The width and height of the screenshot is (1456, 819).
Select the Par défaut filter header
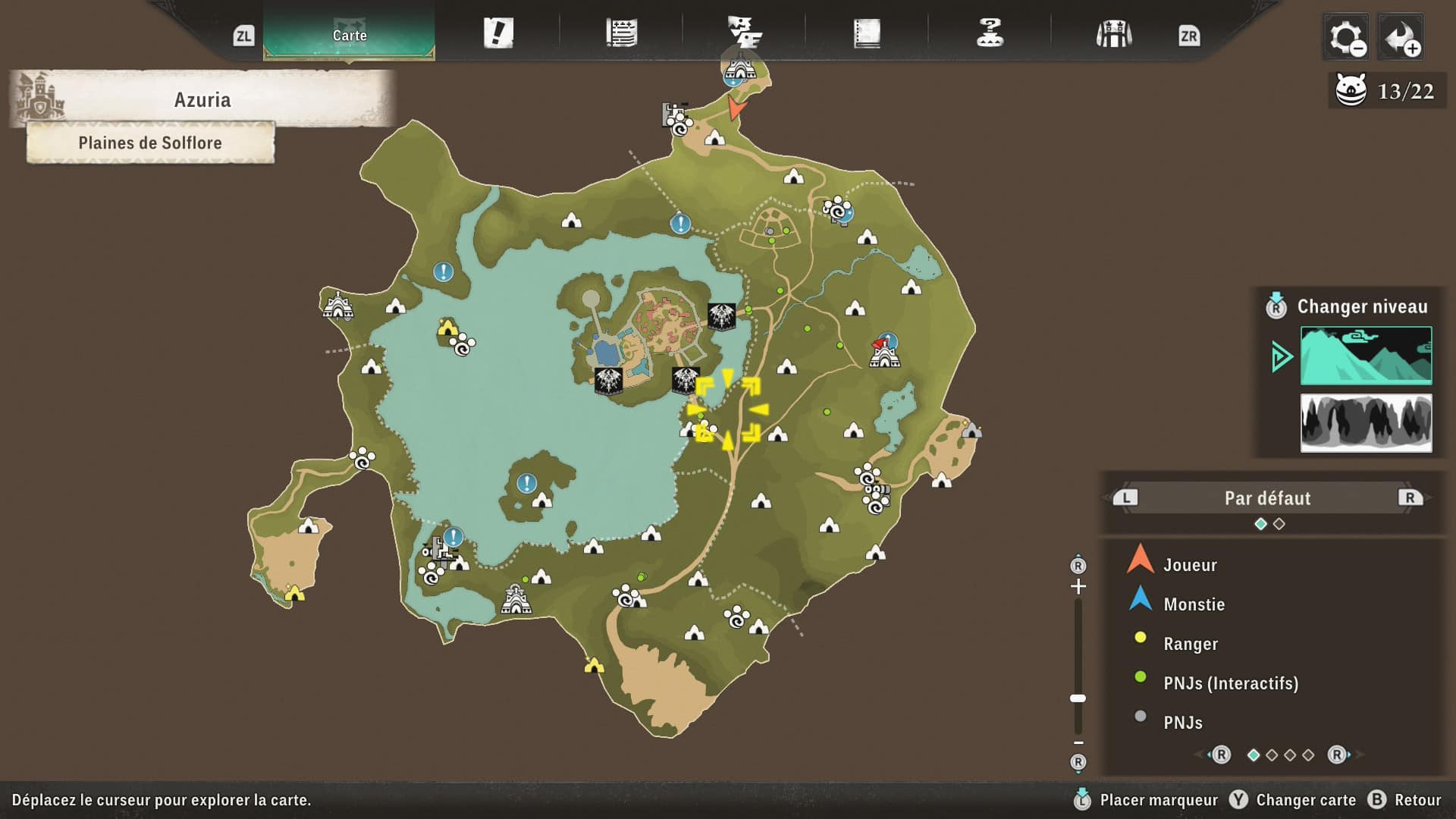click(x=1267, y=498)
